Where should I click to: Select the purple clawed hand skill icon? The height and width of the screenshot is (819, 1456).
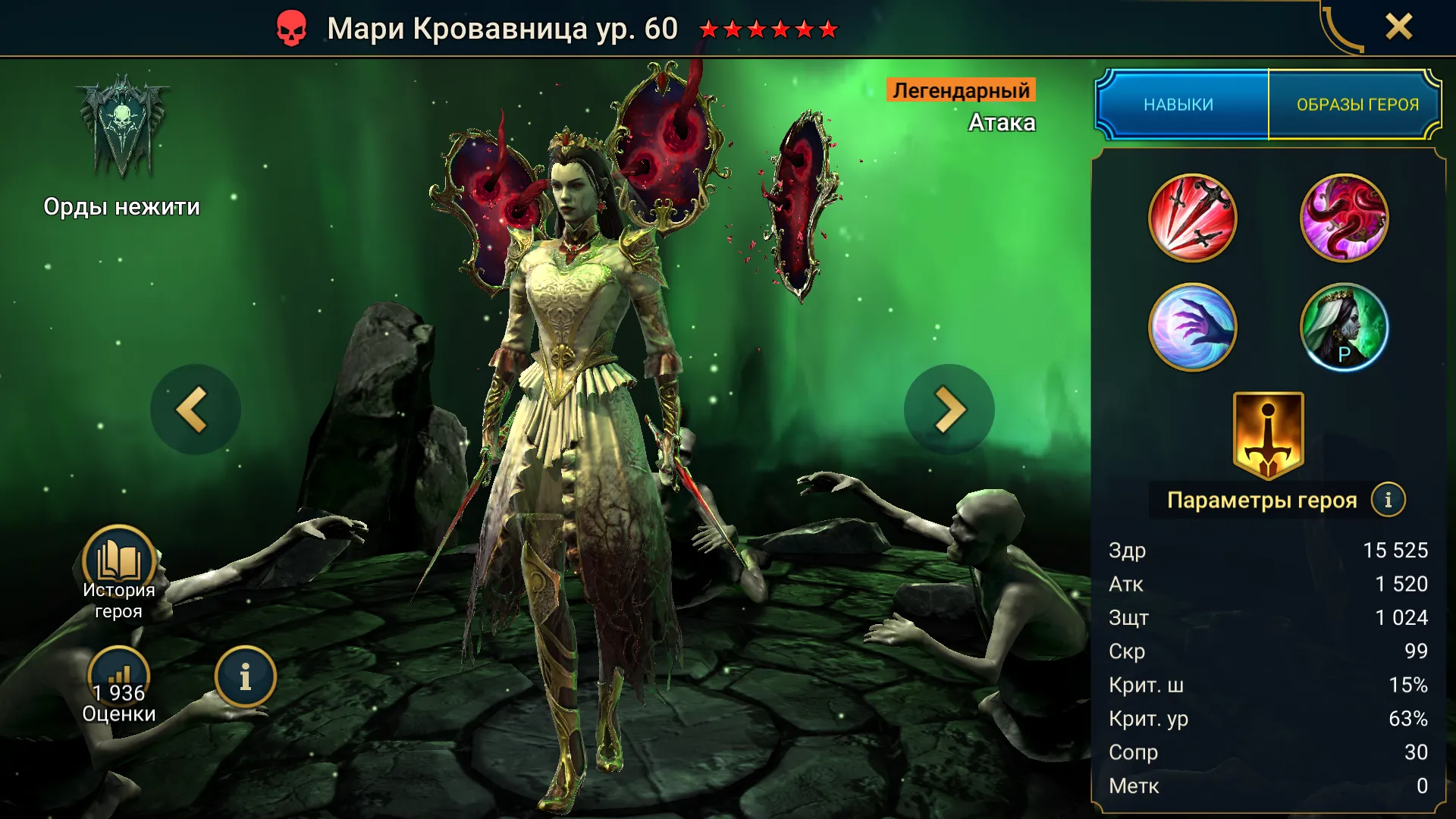(x=1192, y=328)
